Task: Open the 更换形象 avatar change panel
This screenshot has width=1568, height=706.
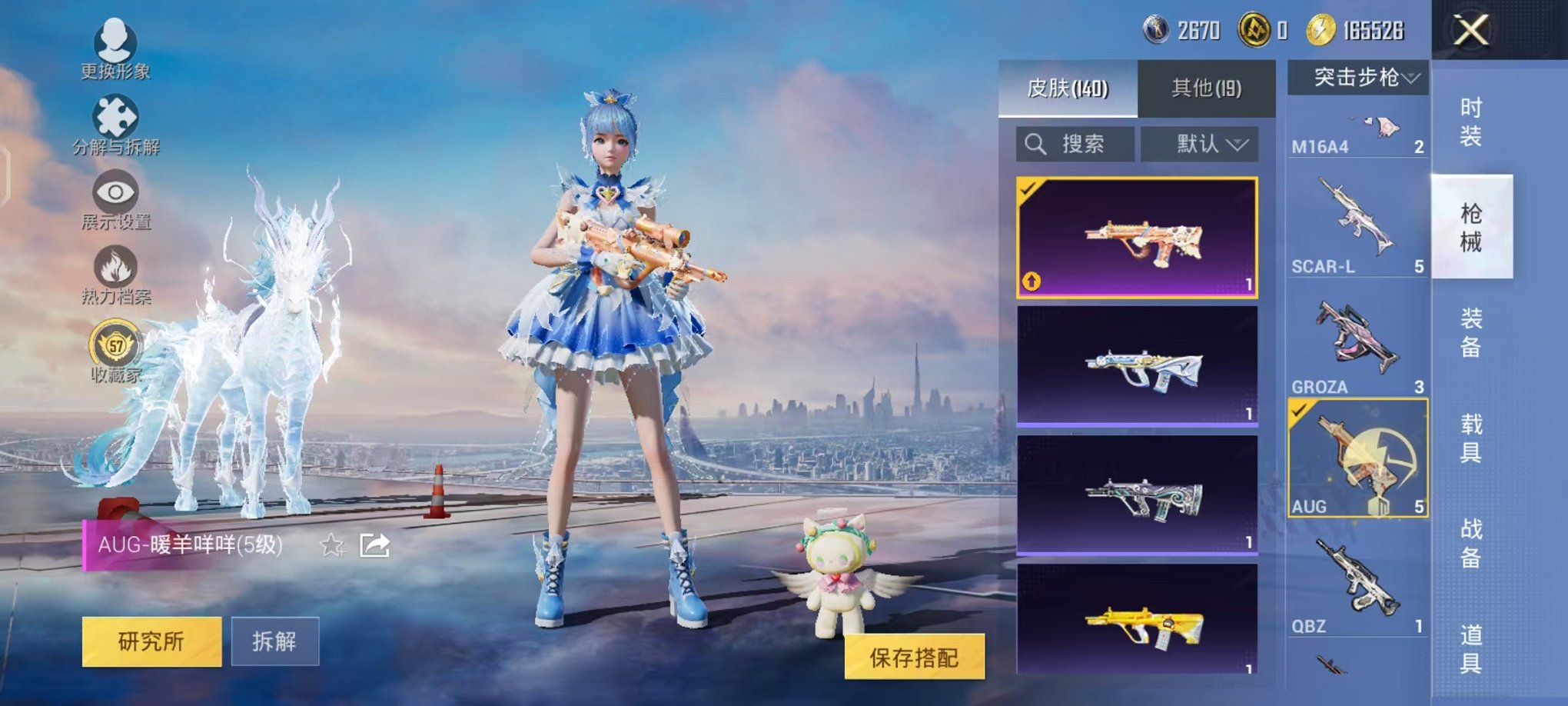Action: 114,54
